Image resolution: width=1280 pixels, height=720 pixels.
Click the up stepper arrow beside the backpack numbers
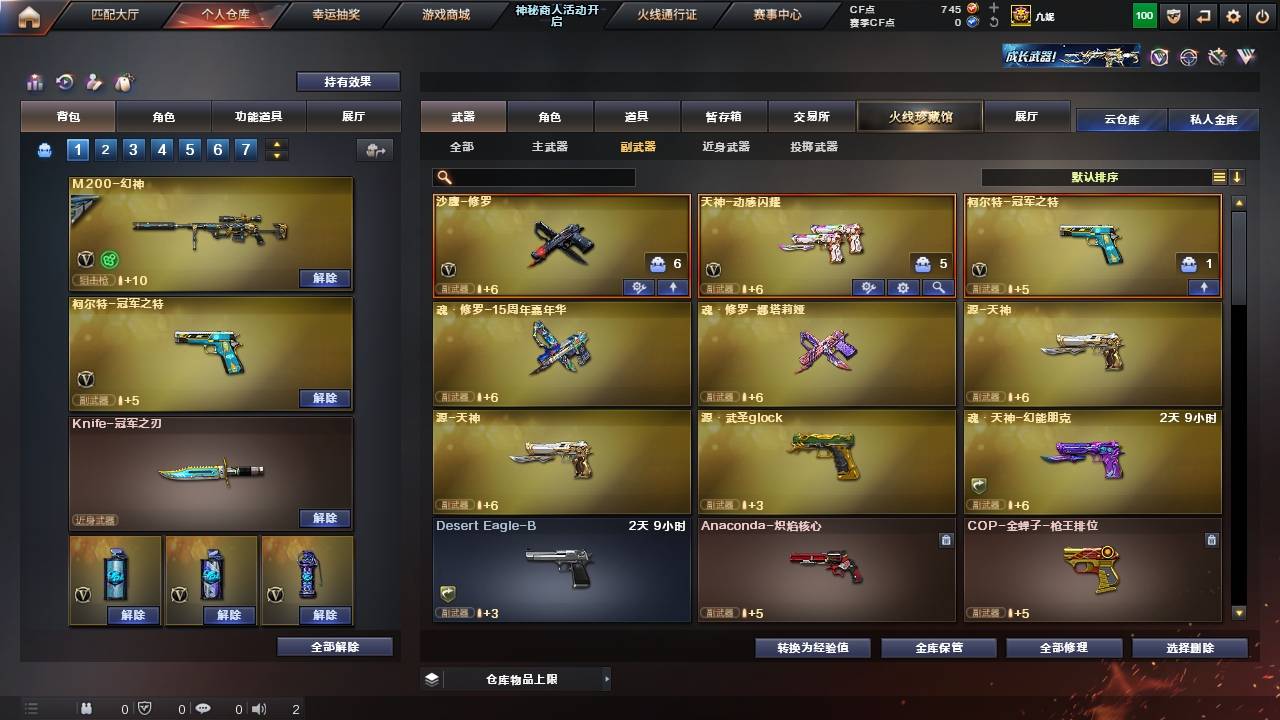[276, 142]
